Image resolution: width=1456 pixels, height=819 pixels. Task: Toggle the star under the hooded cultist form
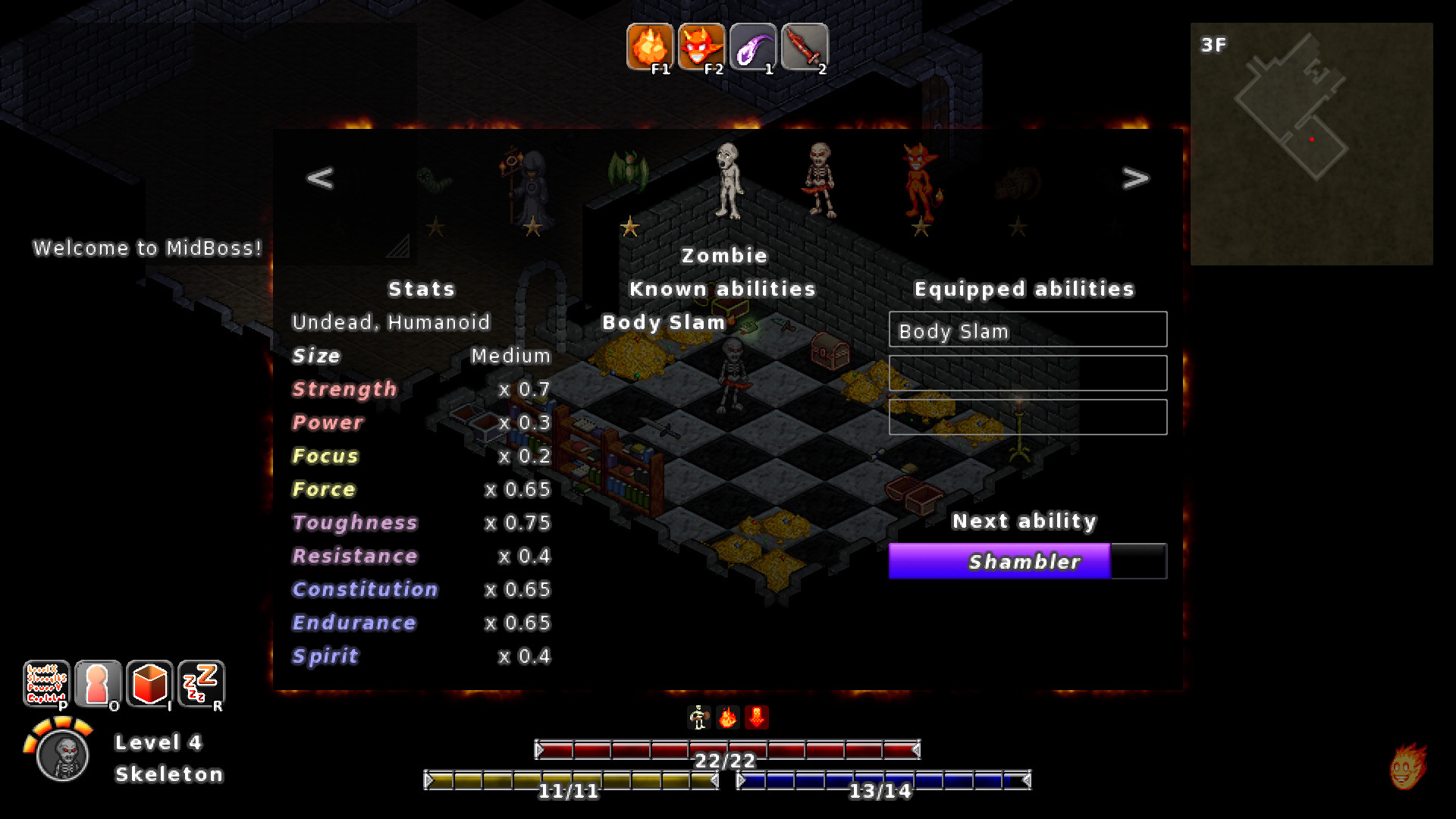(534, 227)
